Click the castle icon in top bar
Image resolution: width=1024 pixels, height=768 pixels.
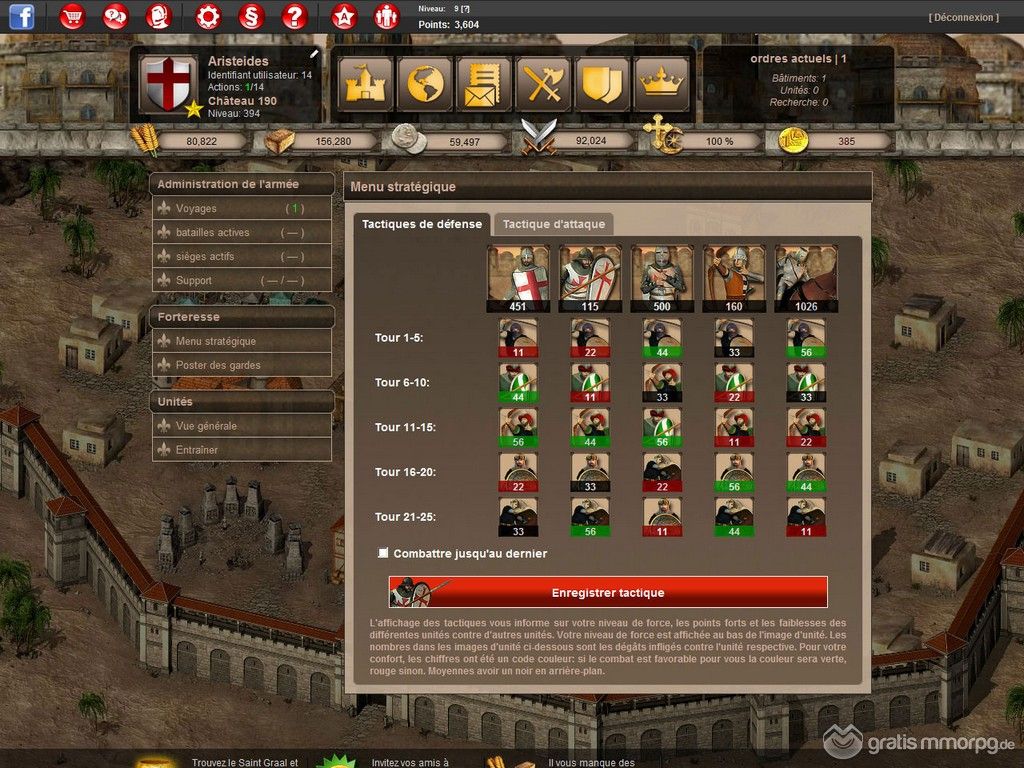coord(366,84)
